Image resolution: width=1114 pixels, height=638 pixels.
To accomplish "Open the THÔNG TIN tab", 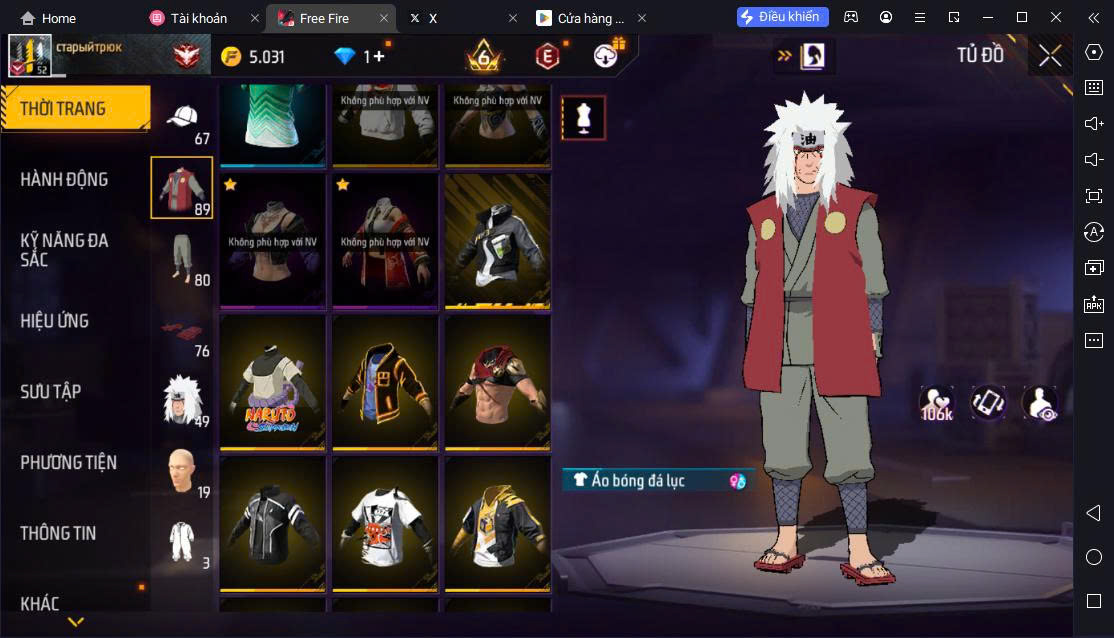I will (58, 533).
